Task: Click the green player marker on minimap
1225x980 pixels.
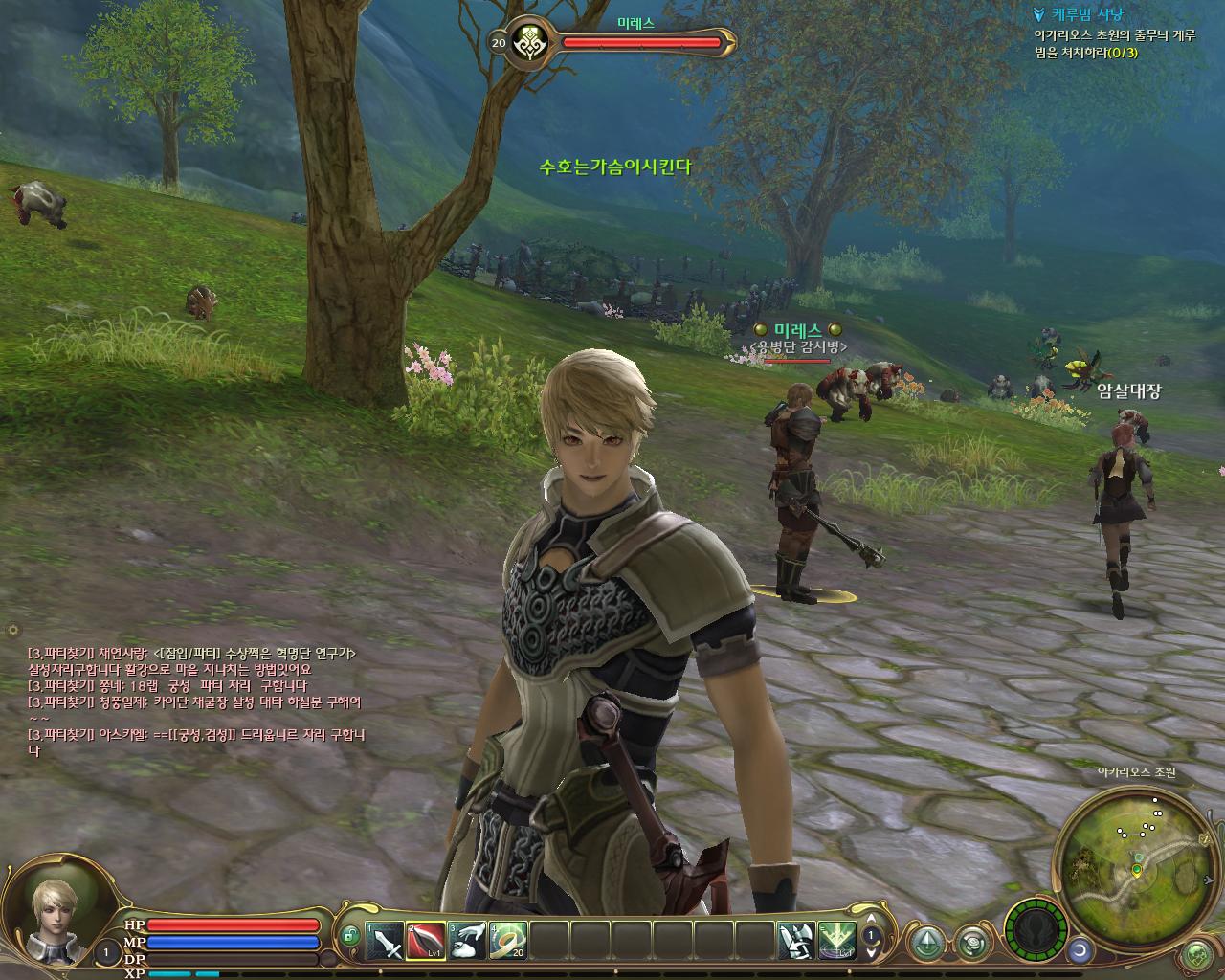Action: (x=1136, y=869)
